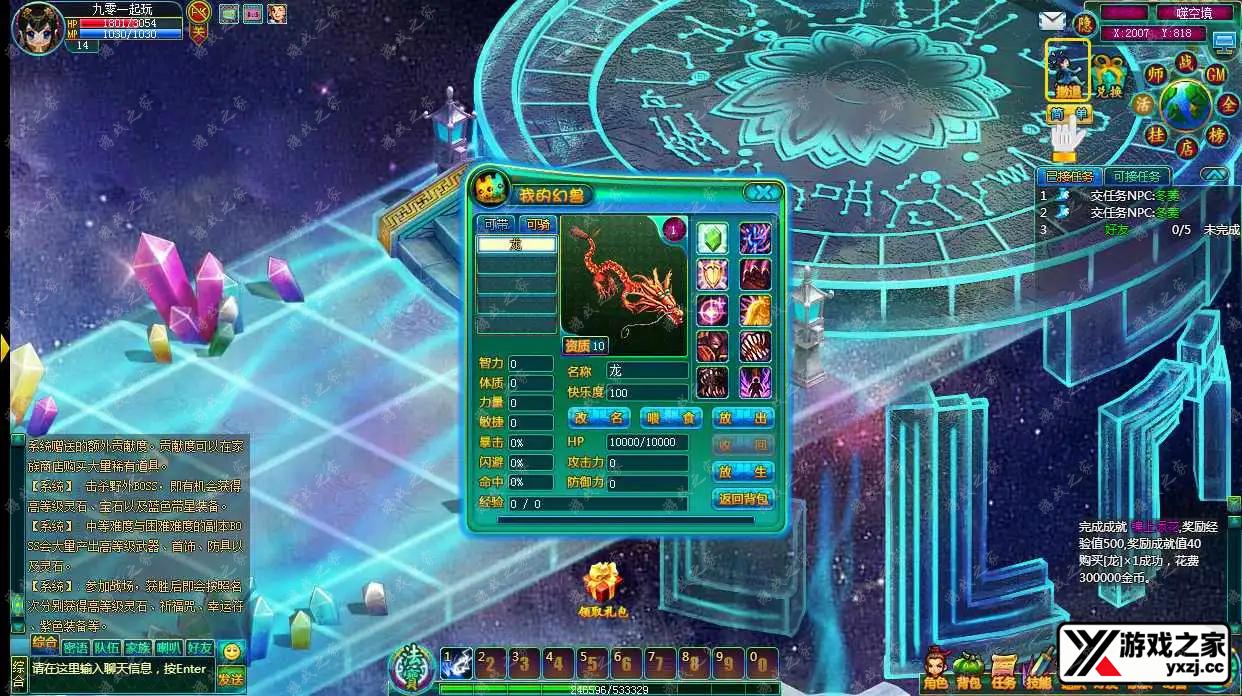This screenshot has width=1242, height=696.
Task: Close the 我的幻兽 pet window
Action: [765, 193]
